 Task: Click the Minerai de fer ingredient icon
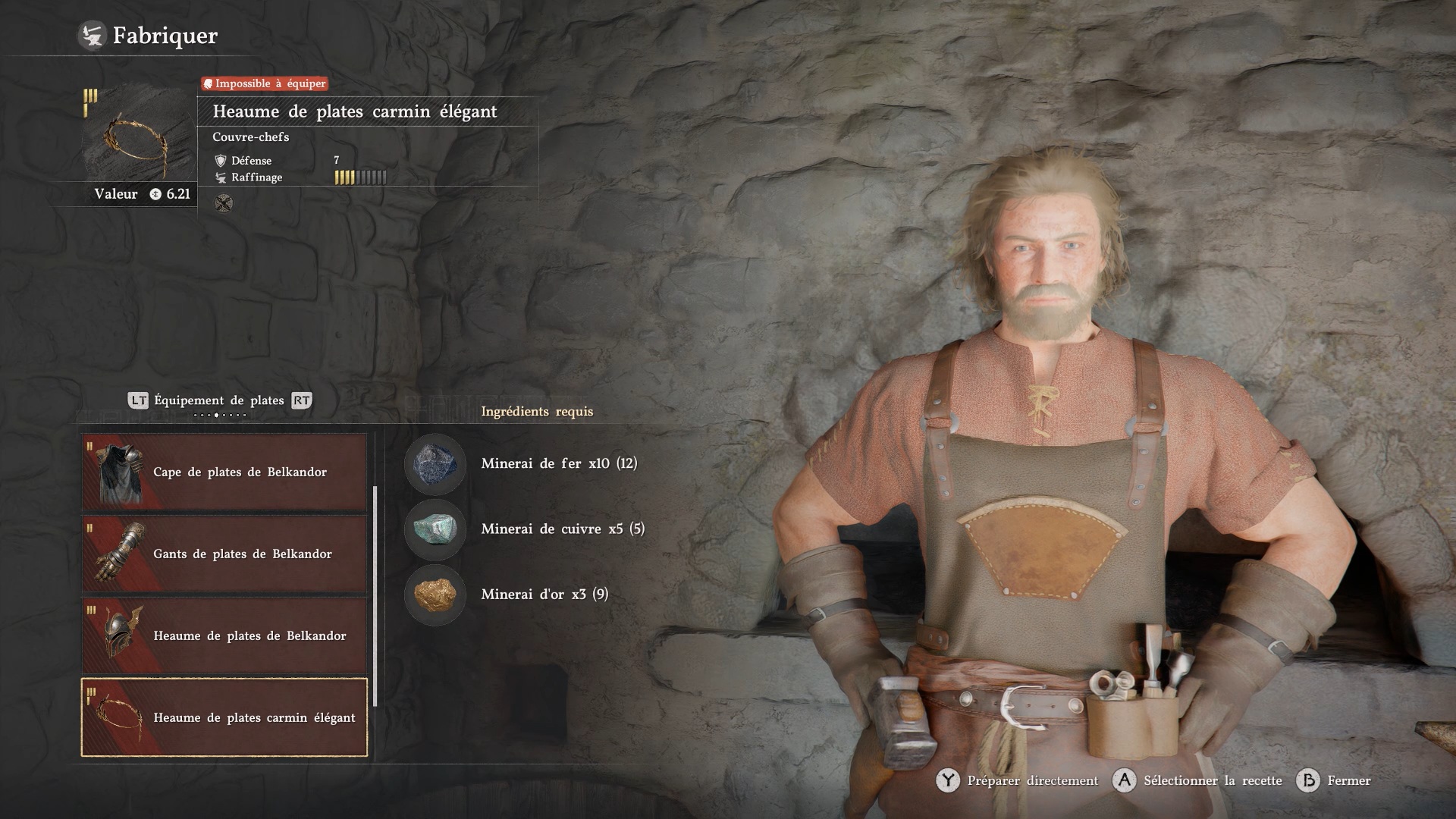435,464
